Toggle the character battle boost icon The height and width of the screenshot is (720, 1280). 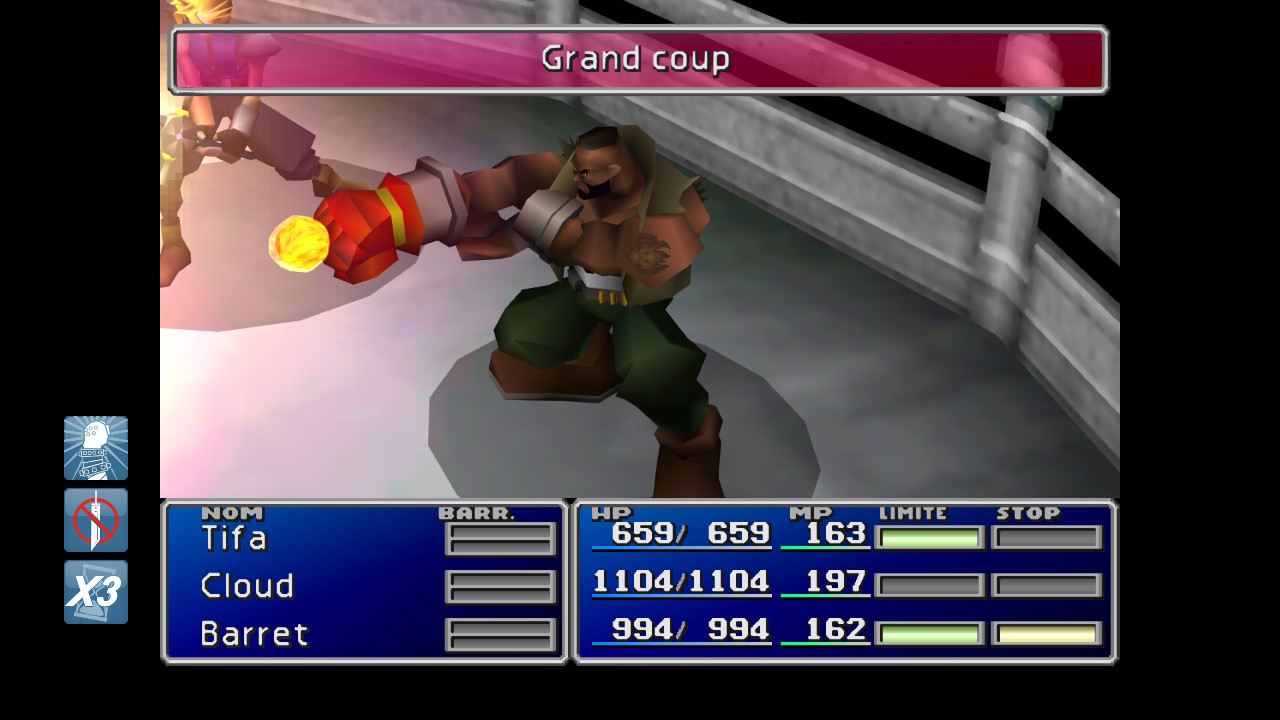tap(96, 448)
